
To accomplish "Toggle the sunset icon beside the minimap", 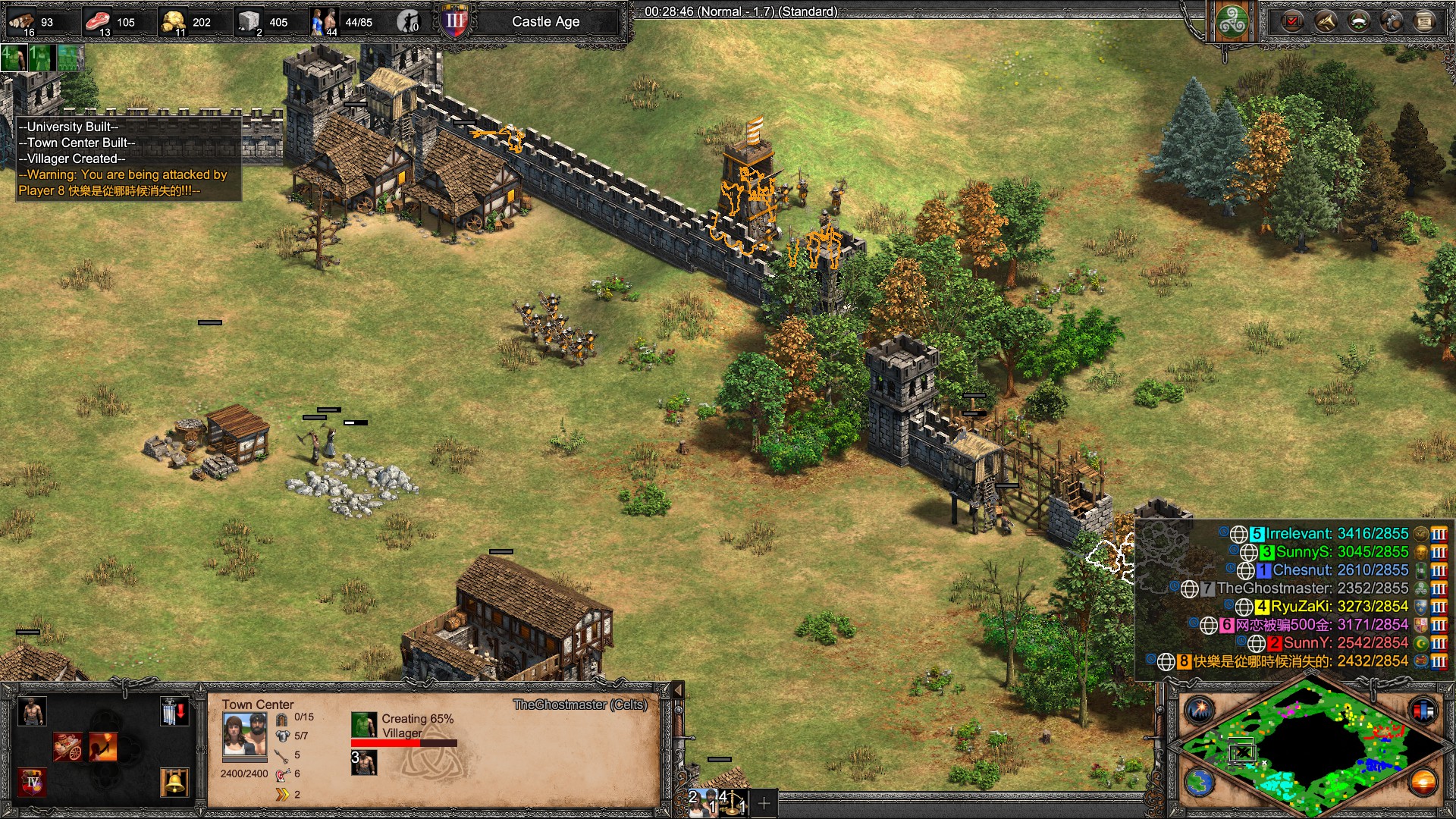I will tap(1423, 782).
